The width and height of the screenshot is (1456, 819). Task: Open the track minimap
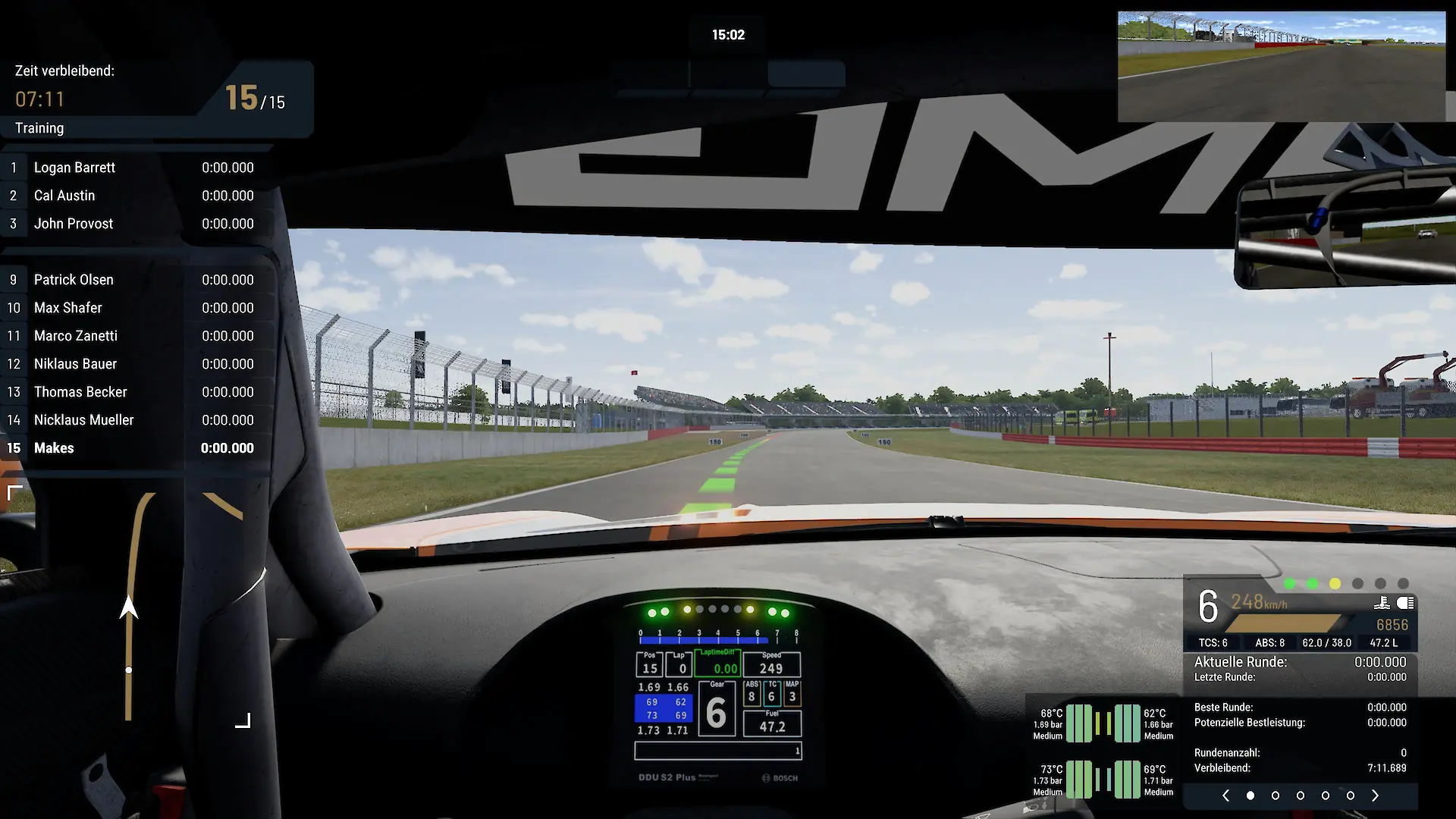click(129, 607)
